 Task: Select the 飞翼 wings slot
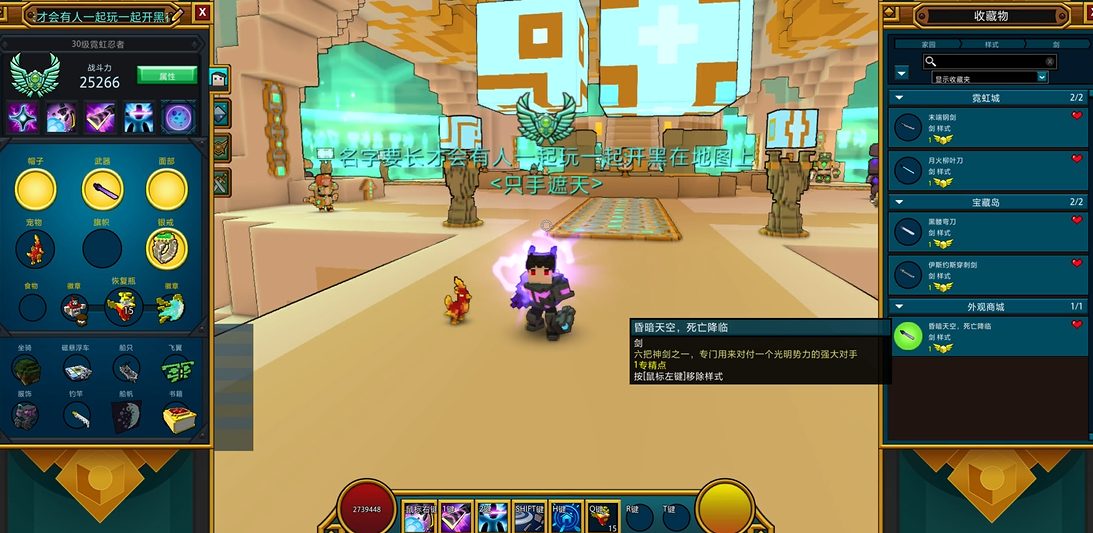pos(177,370)
